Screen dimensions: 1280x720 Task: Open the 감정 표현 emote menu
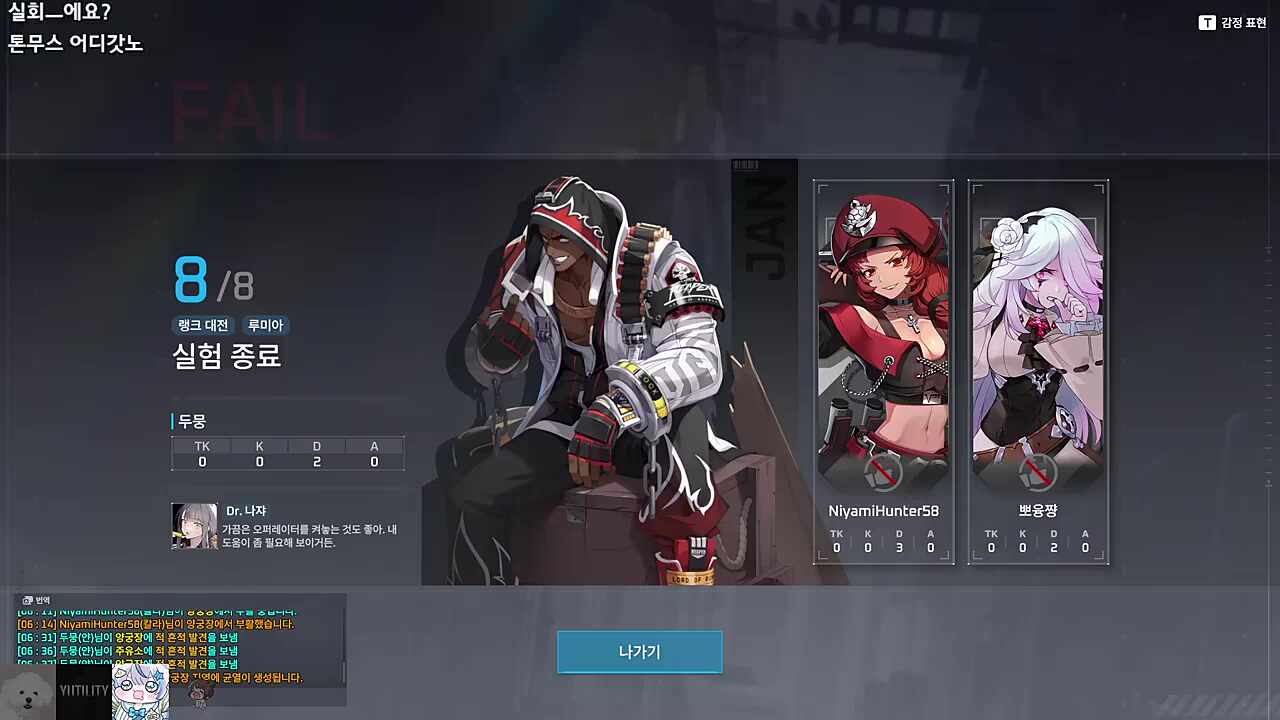[1232, 22]
